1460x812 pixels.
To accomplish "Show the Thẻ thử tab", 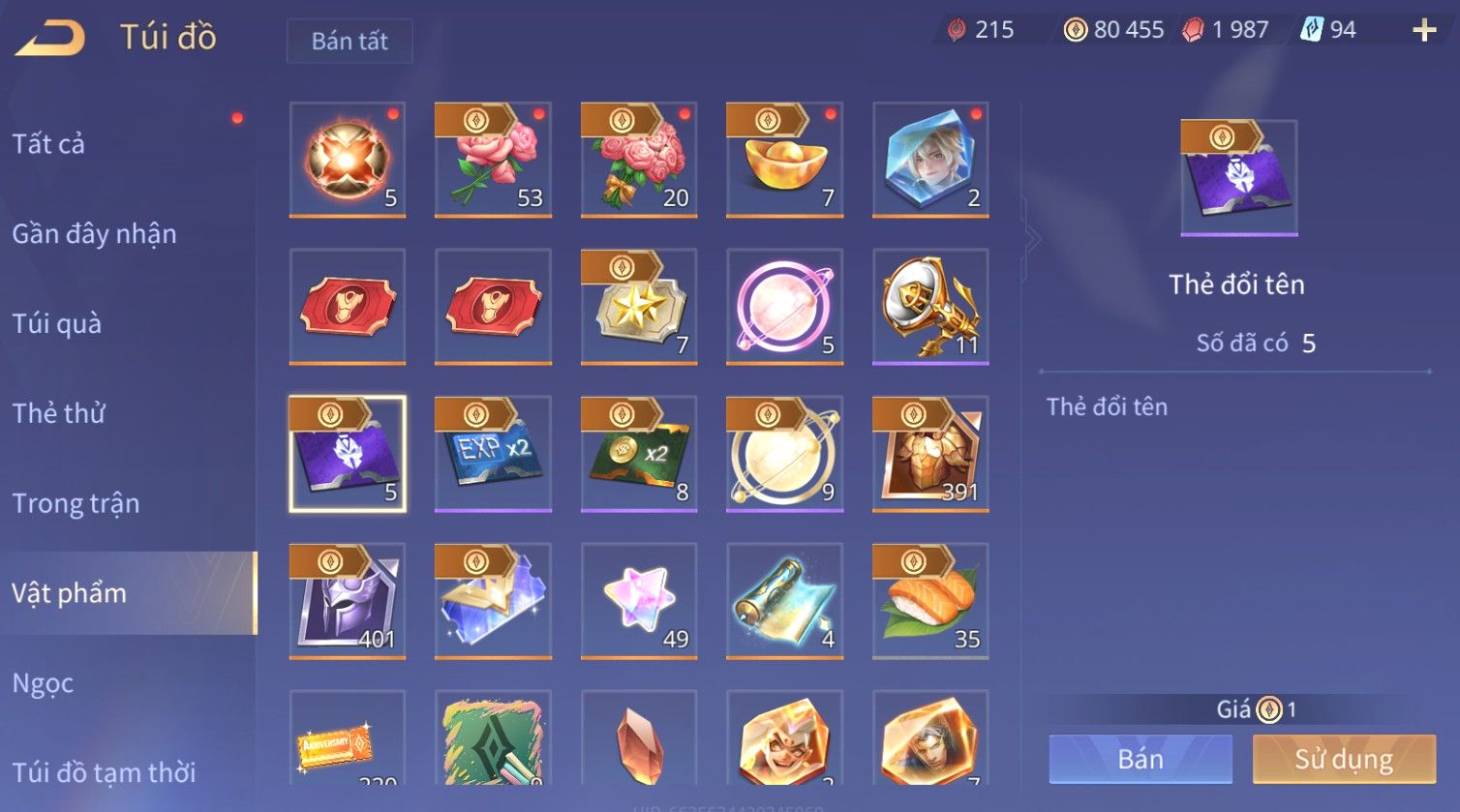I will [58, 413].
